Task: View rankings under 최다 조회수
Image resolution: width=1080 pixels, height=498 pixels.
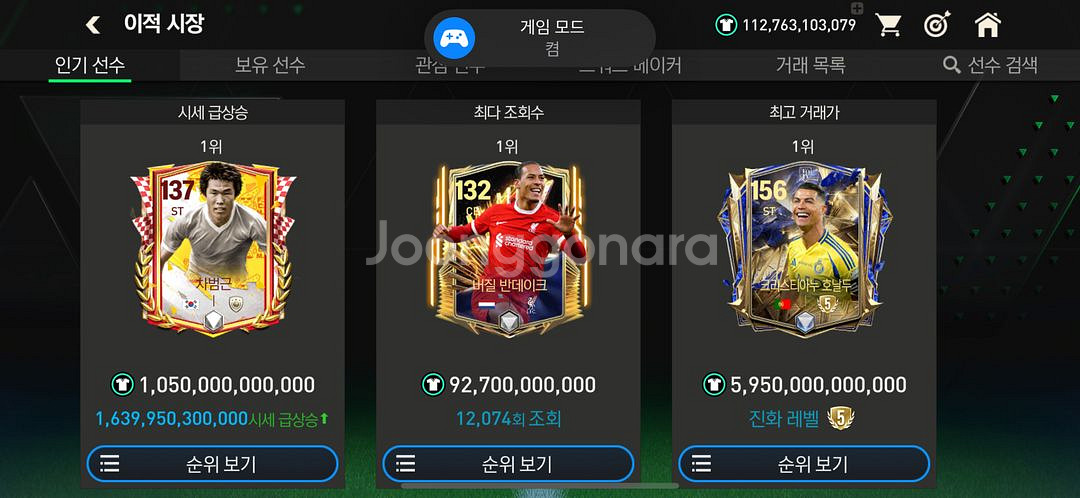Action: coord(508,464)
